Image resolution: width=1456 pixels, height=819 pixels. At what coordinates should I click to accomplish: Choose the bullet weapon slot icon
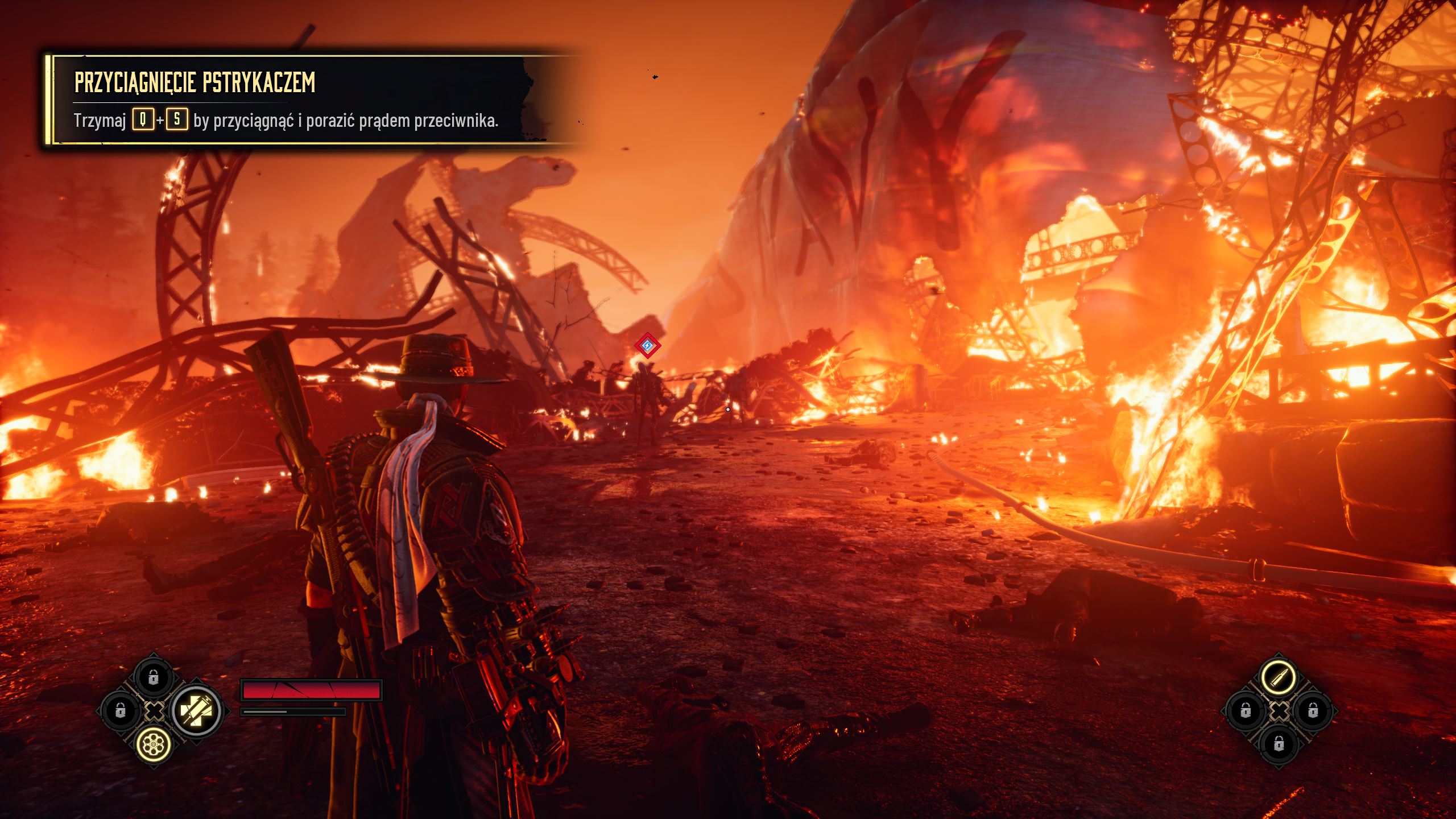coord(1279,677)
